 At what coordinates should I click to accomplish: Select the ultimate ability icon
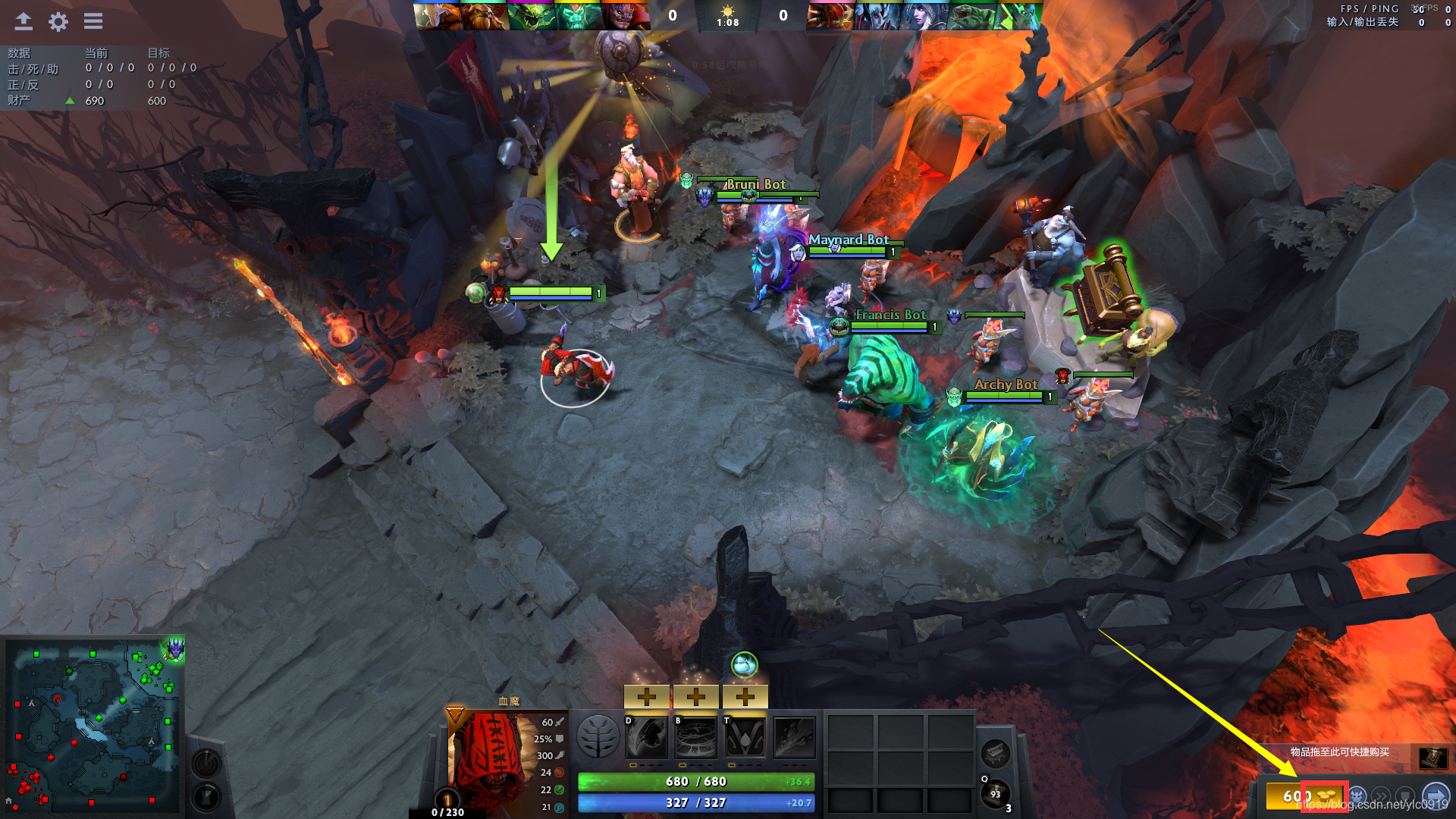coord(794,737)
